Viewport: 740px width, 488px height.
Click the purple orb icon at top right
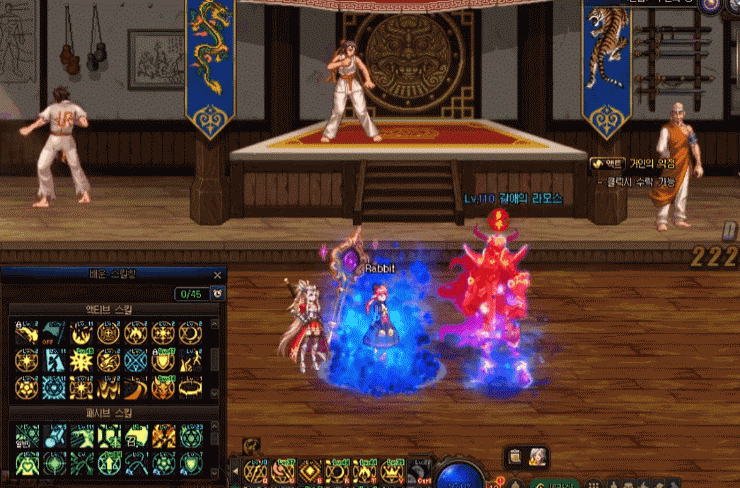[x=710, y=5]
